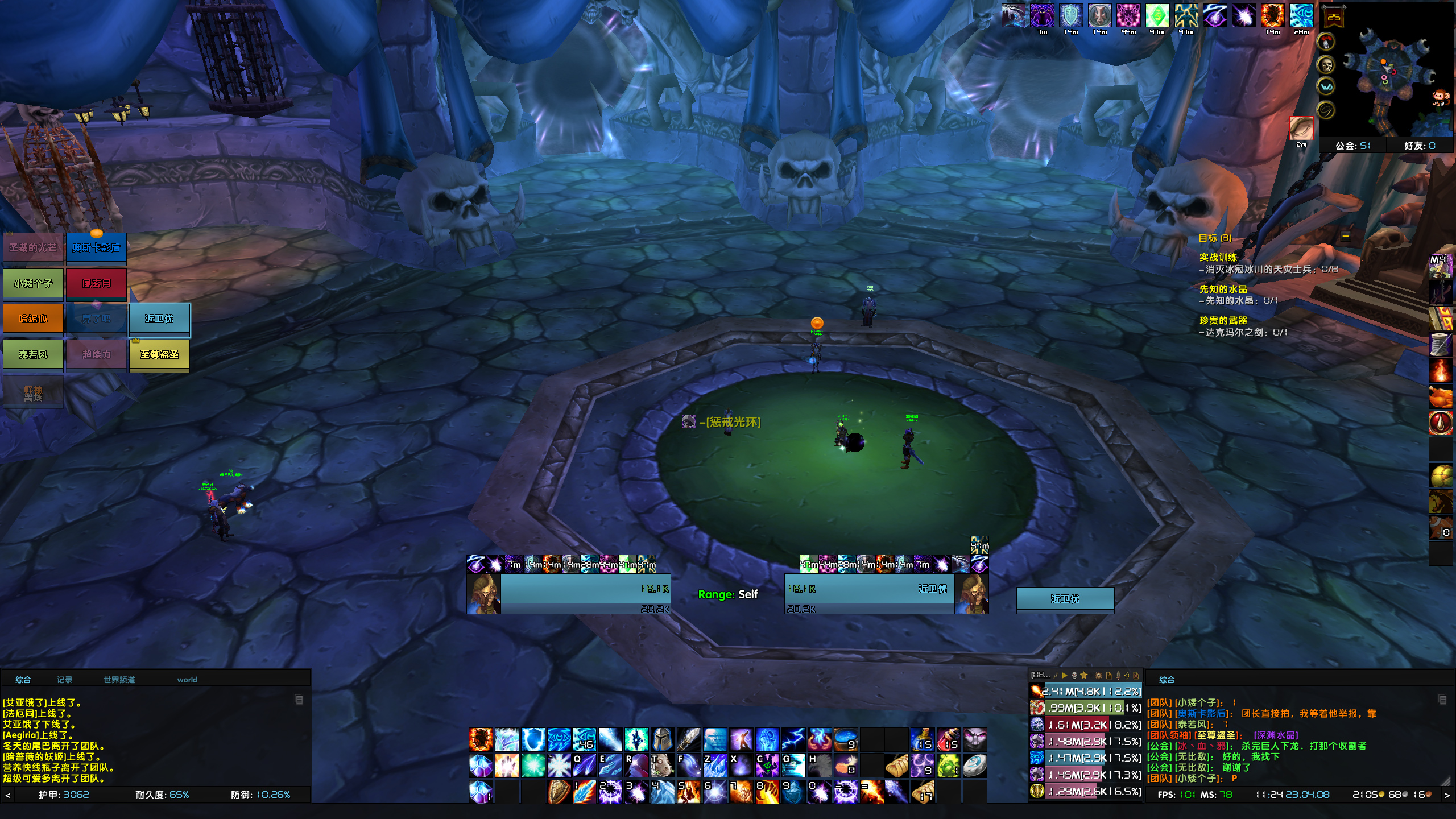Select the 实战训练 quest objective
The width and height of the screenshot is (1456, 819).
1218,258
